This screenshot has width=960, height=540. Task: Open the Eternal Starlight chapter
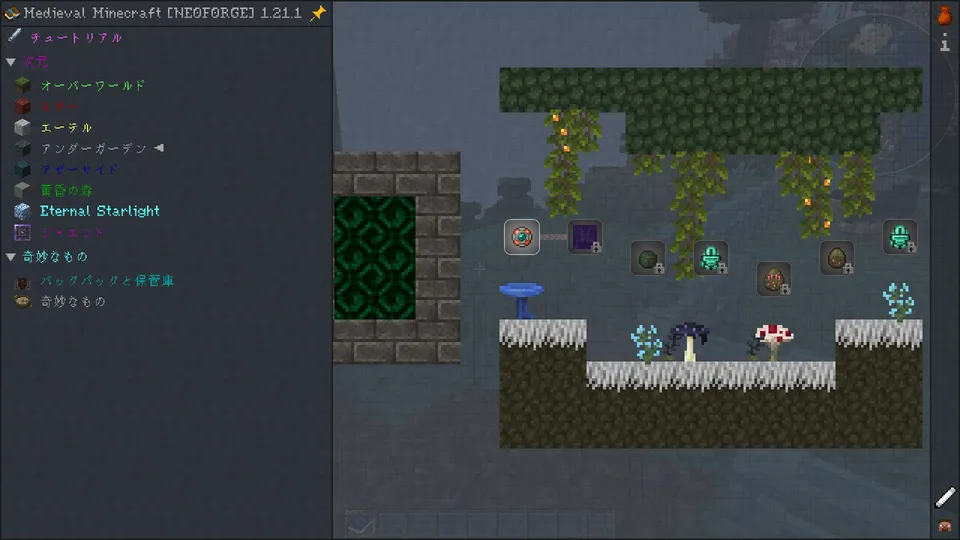99,211
